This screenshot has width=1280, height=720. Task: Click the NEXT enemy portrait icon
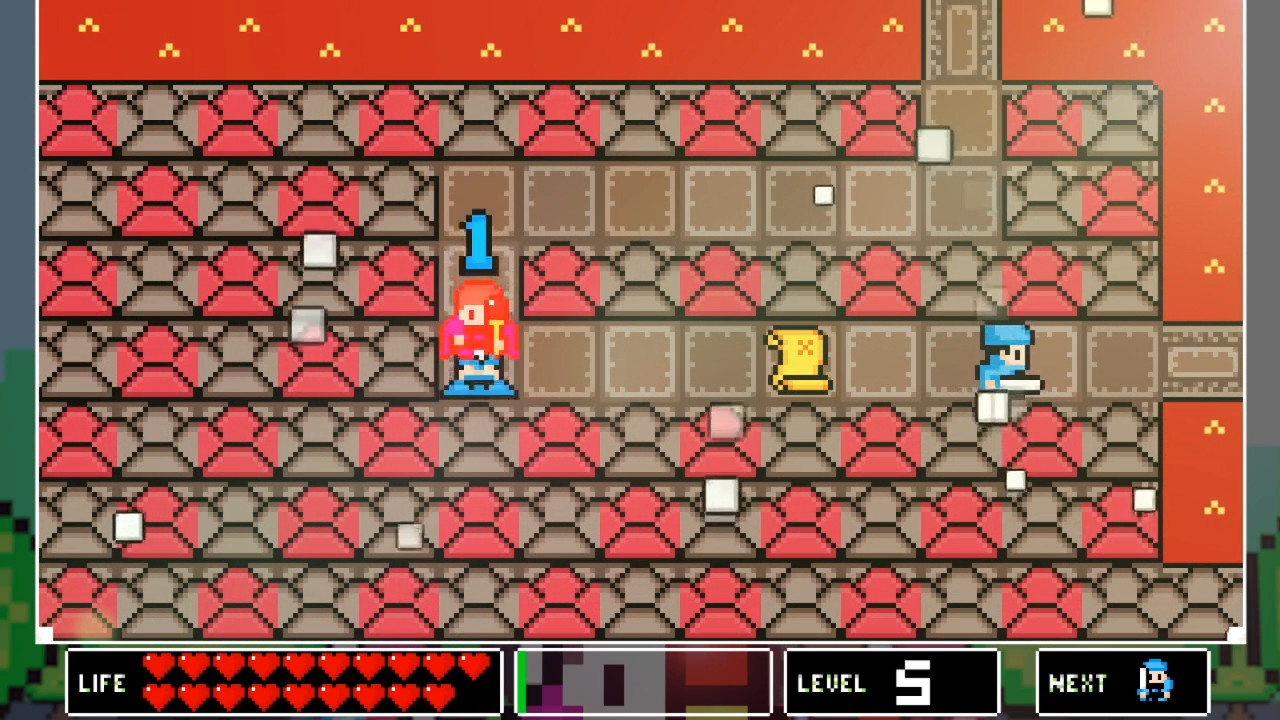click(x=1155, y=683)
